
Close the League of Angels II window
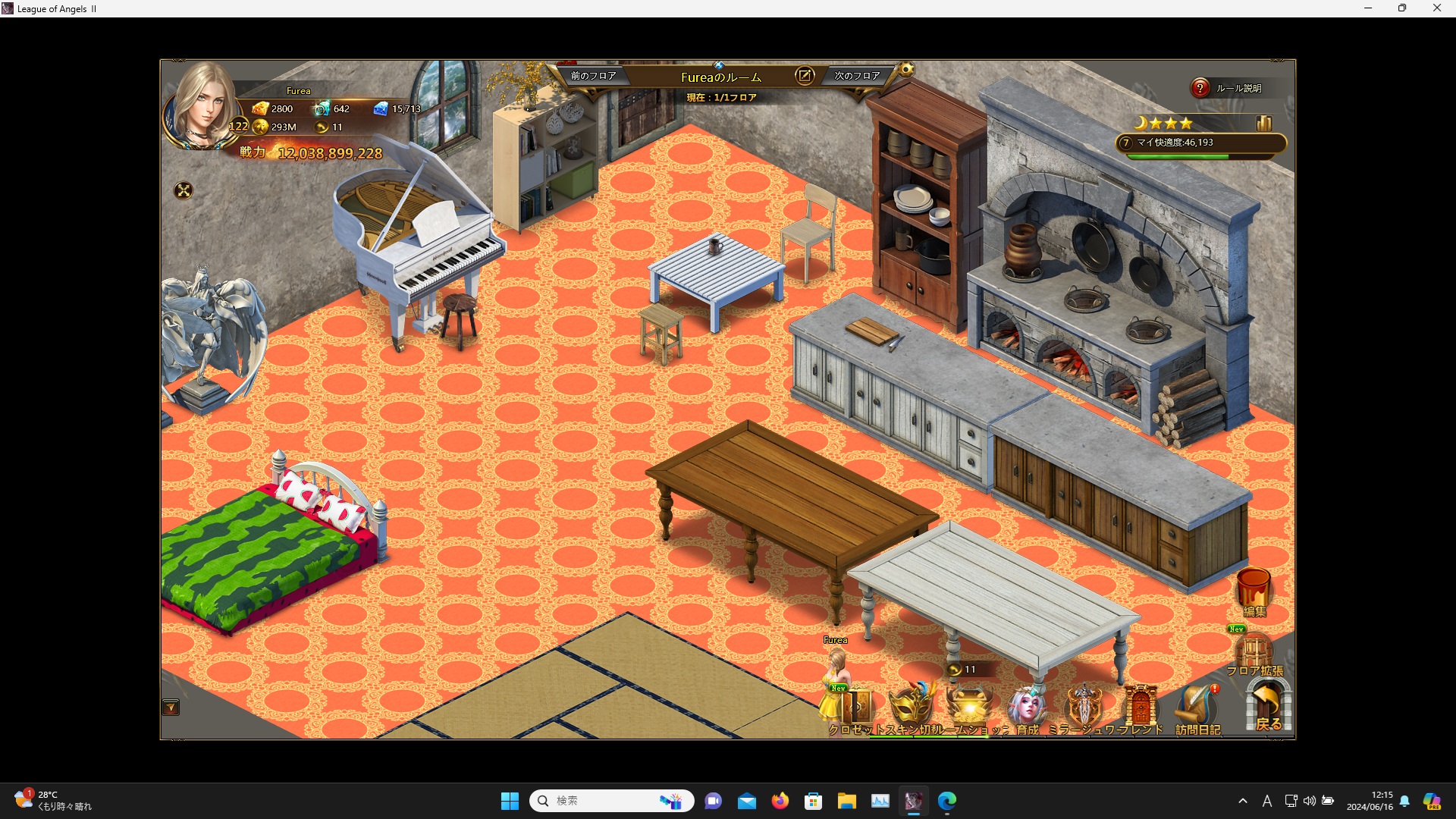pos(1436,8)
